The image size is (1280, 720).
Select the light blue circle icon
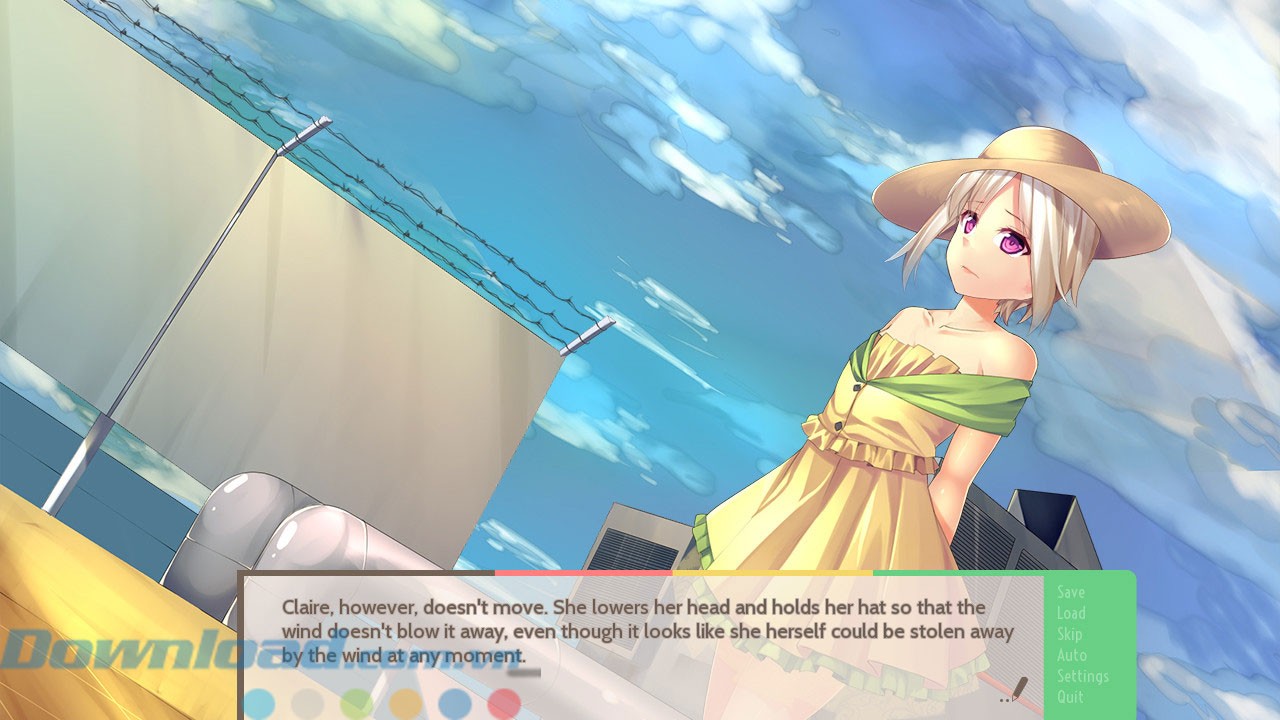coord(260,702)
